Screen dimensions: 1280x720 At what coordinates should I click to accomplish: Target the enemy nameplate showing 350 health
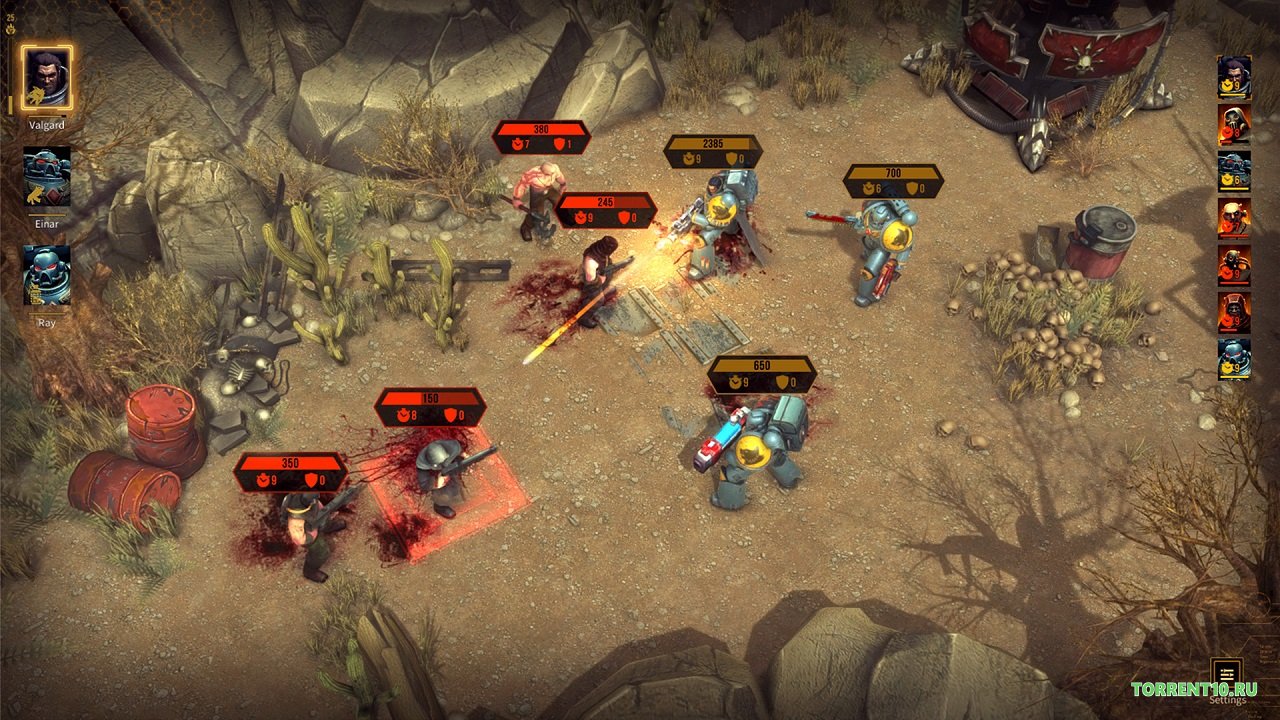(x=291, y=472)
